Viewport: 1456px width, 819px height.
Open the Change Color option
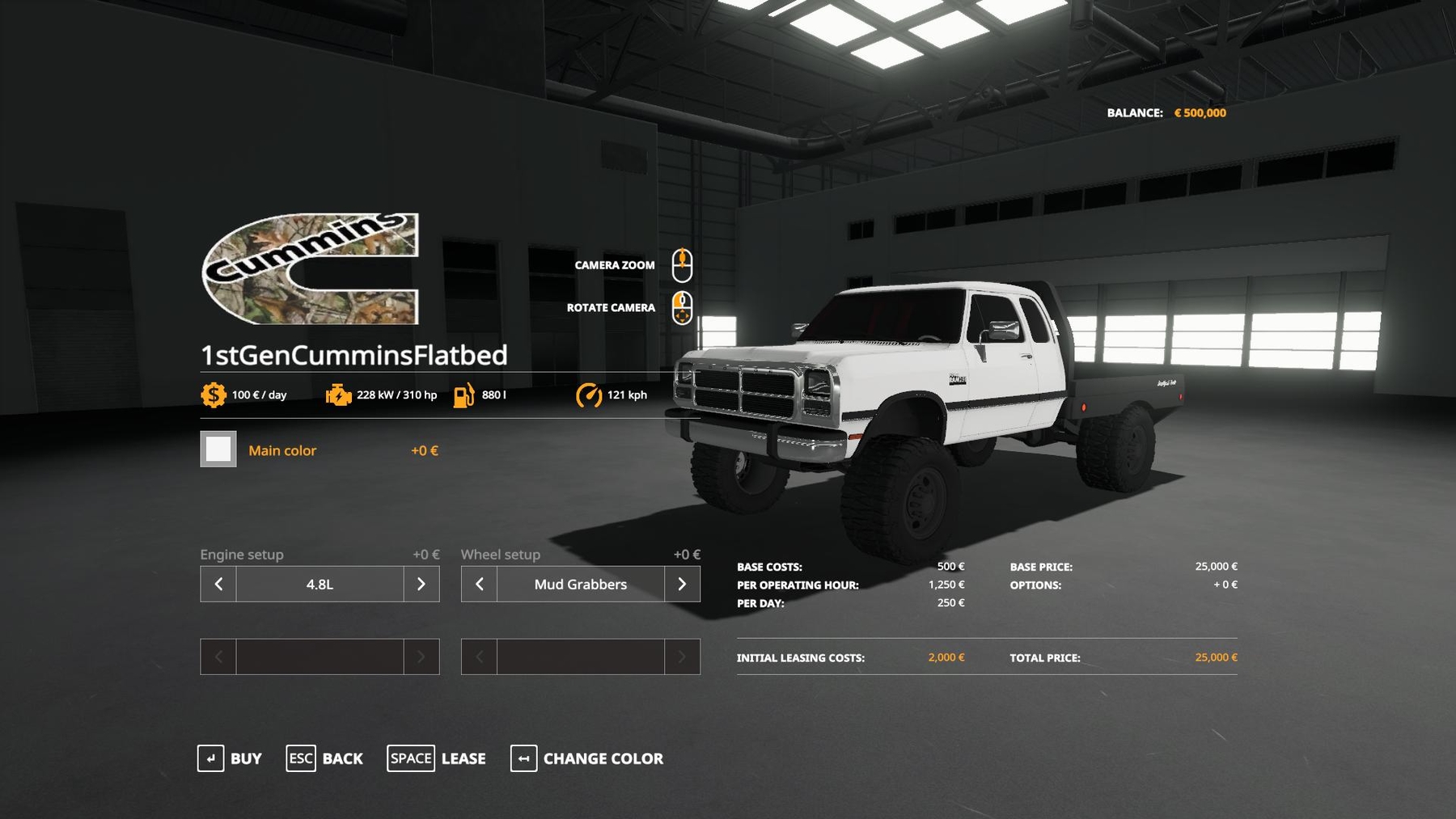[587, 758]
